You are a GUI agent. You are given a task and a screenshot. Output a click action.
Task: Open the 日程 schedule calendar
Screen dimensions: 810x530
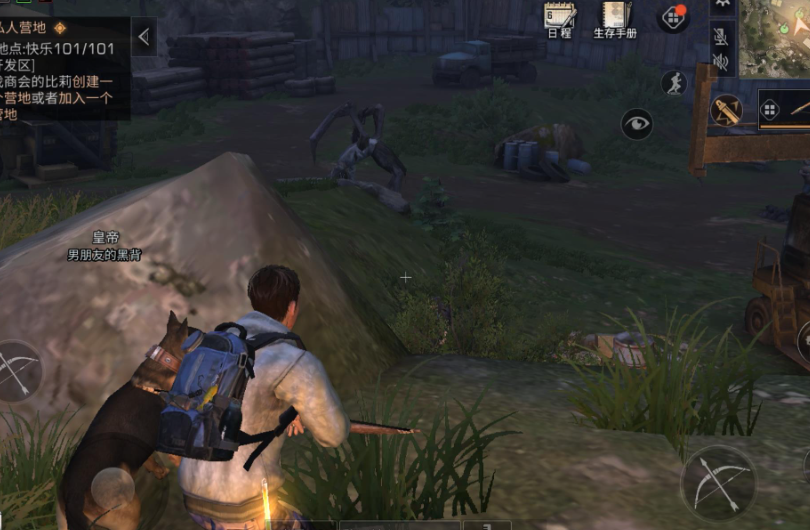(x=559, y=18)
